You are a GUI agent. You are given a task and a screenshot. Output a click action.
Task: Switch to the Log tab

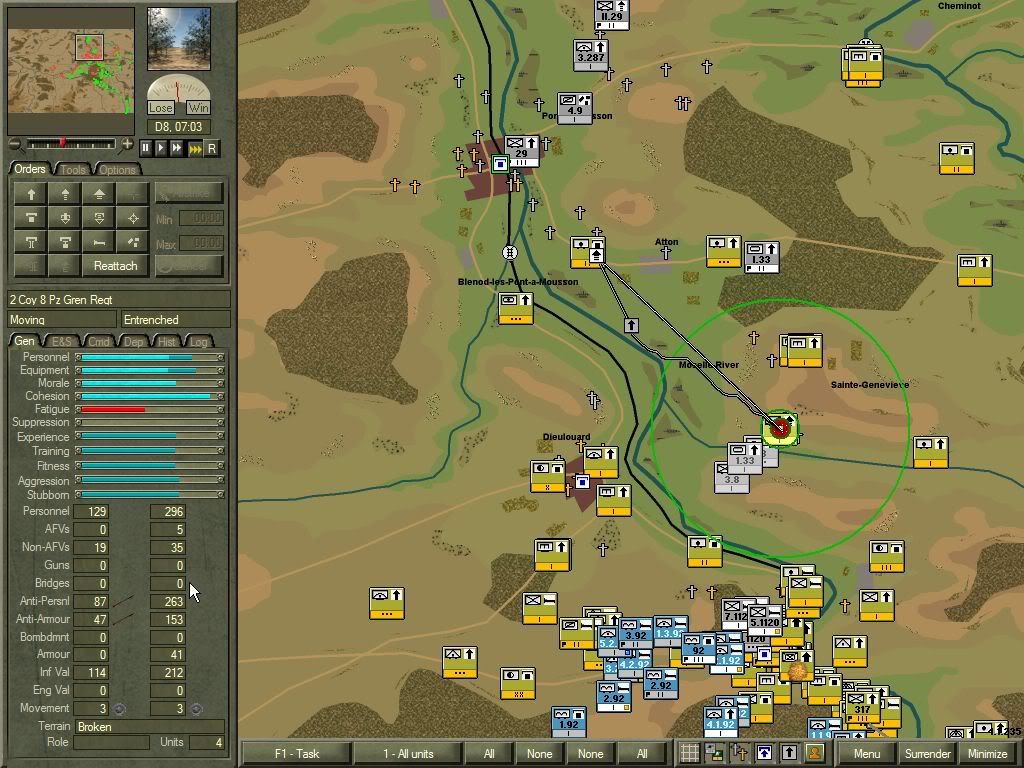(x=199, y=342)
